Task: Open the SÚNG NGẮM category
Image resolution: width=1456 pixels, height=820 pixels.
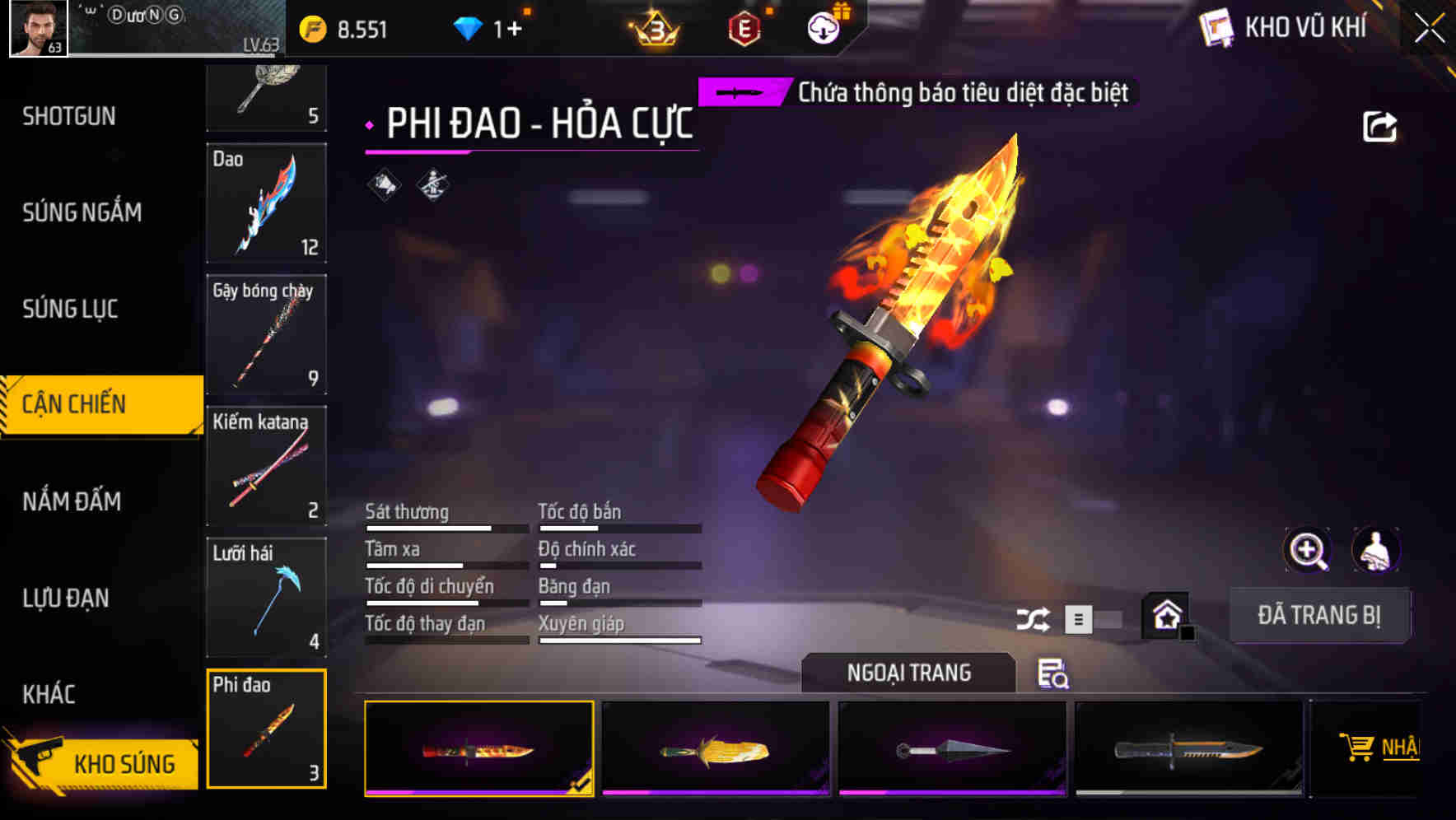Action: (x=82, y=212)
